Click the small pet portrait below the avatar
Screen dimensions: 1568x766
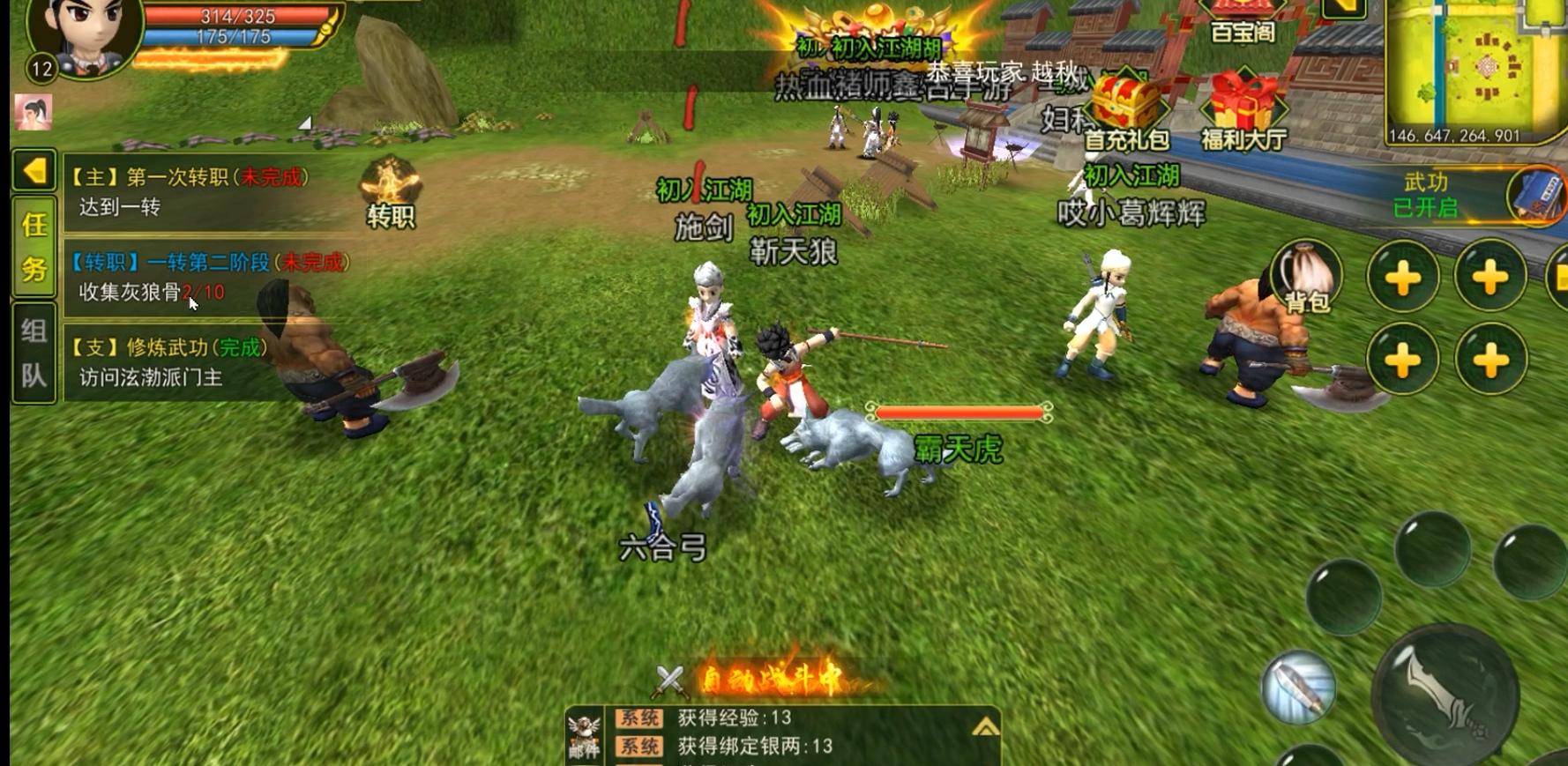[x=34, y=112]
